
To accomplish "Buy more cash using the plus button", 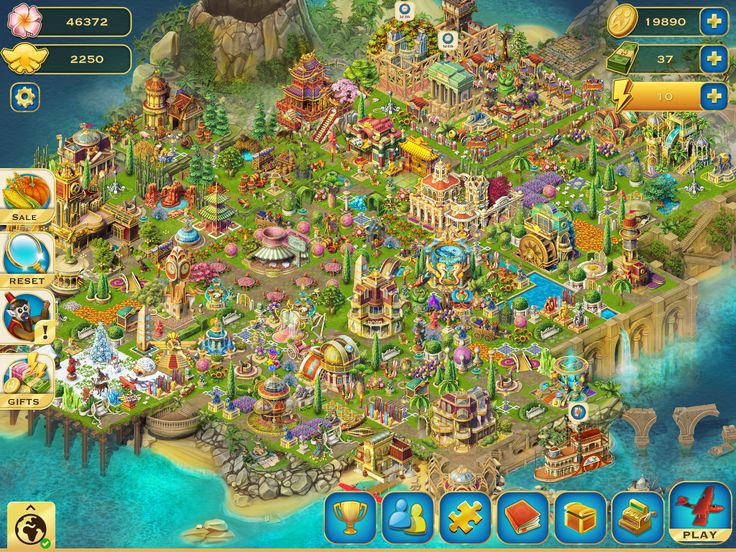I will coord(713,59).
